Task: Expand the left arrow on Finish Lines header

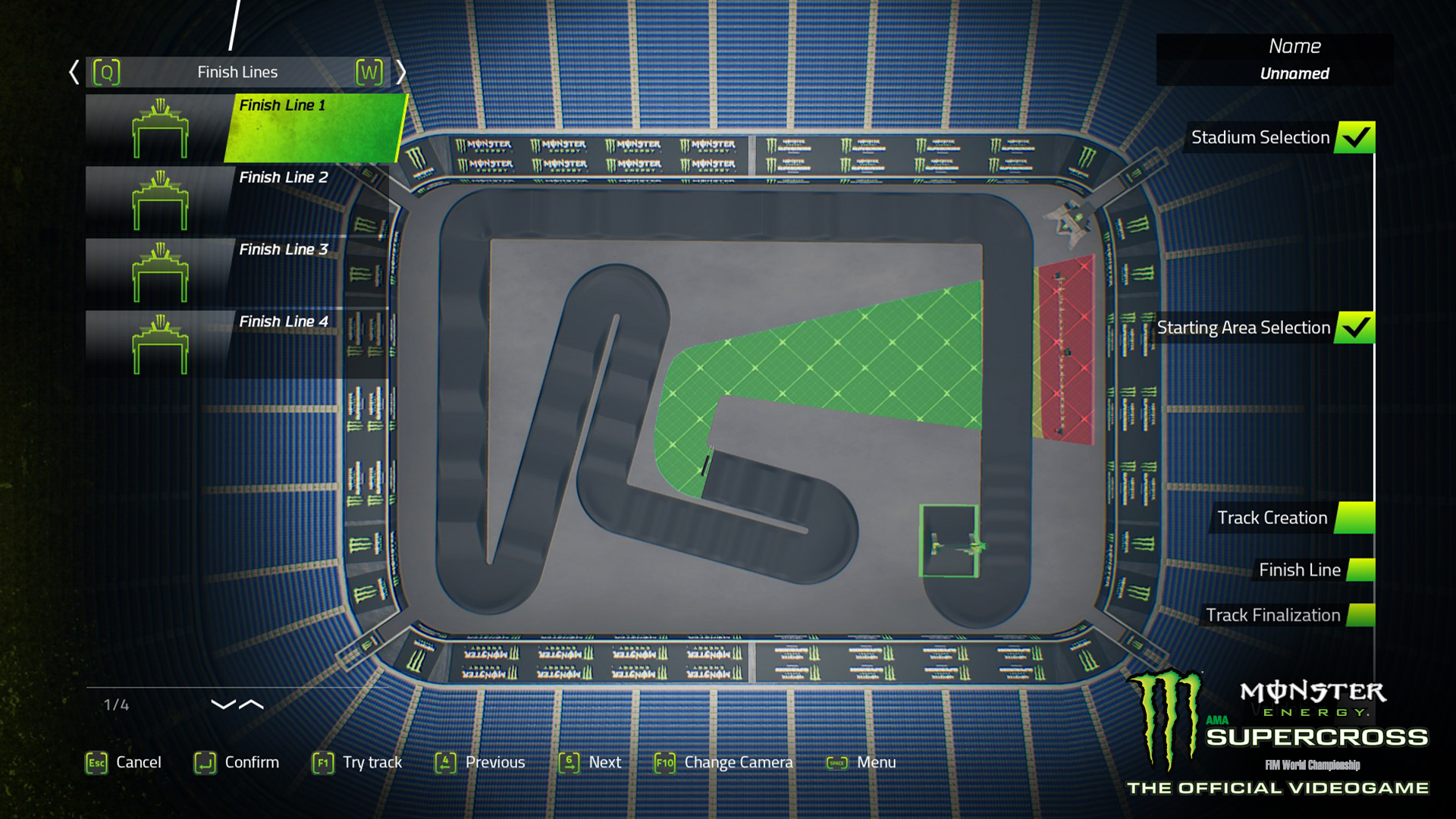Action: coord(74,71)
